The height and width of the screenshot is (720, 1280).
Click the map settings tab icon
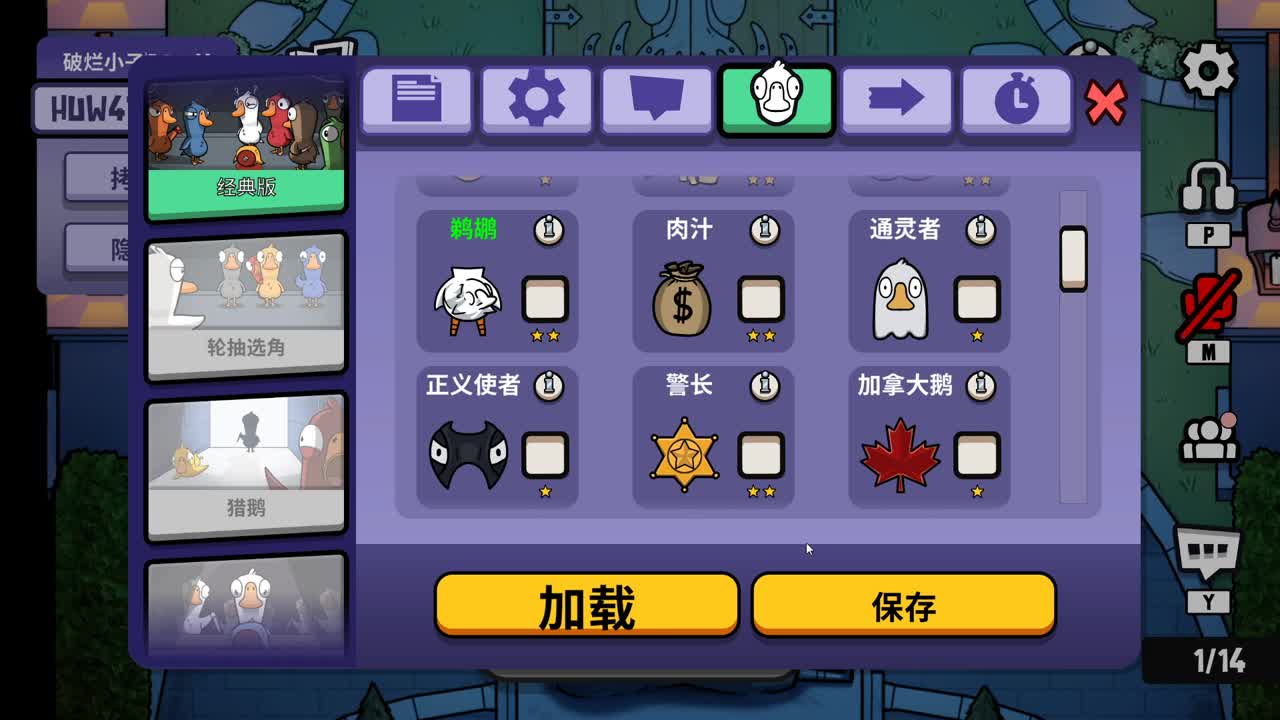656,99
